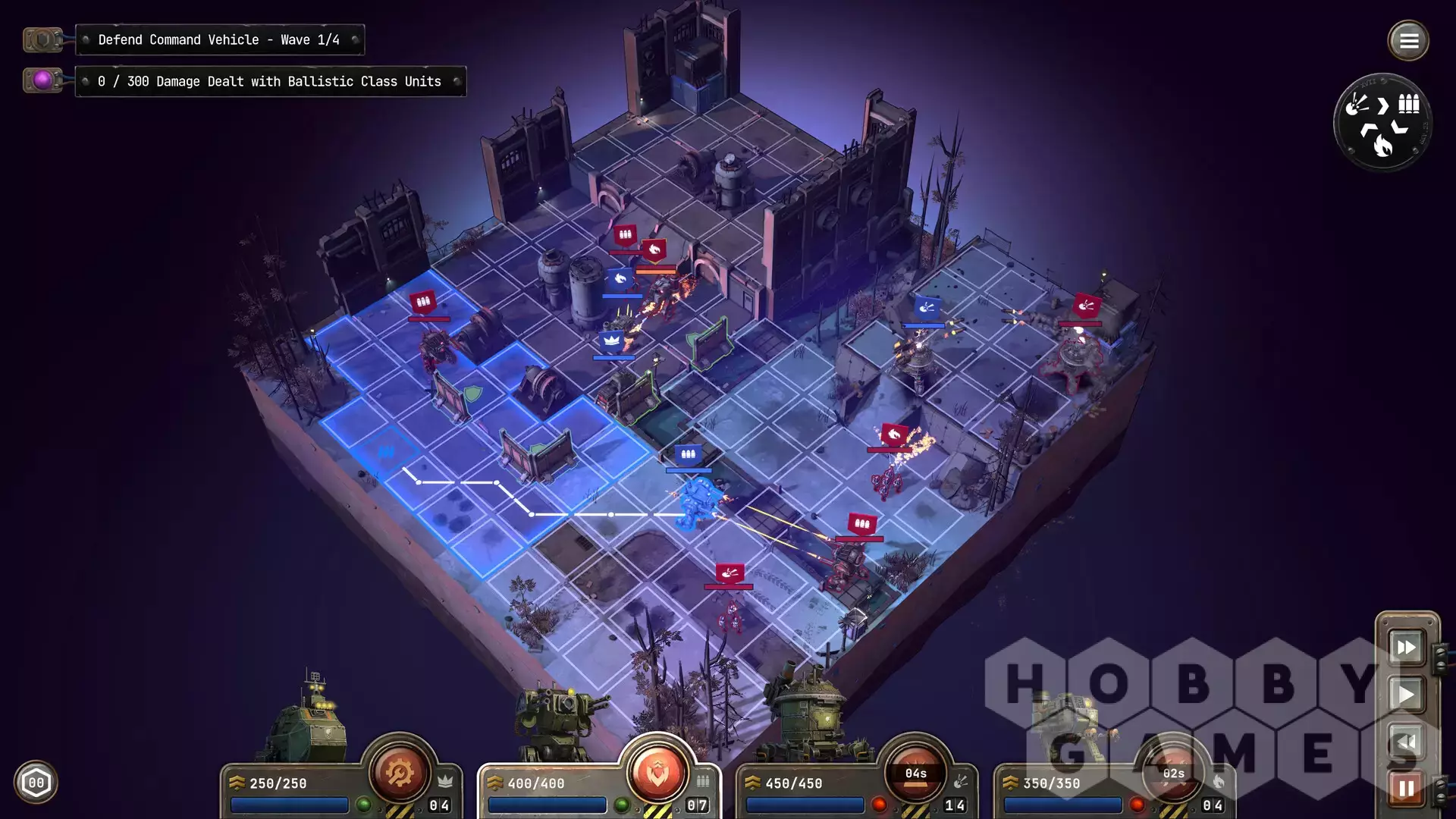Viewport: 1456px width, 819px height.
Task: Show the damage type advantage wheel
Action: click(1382, 122)
